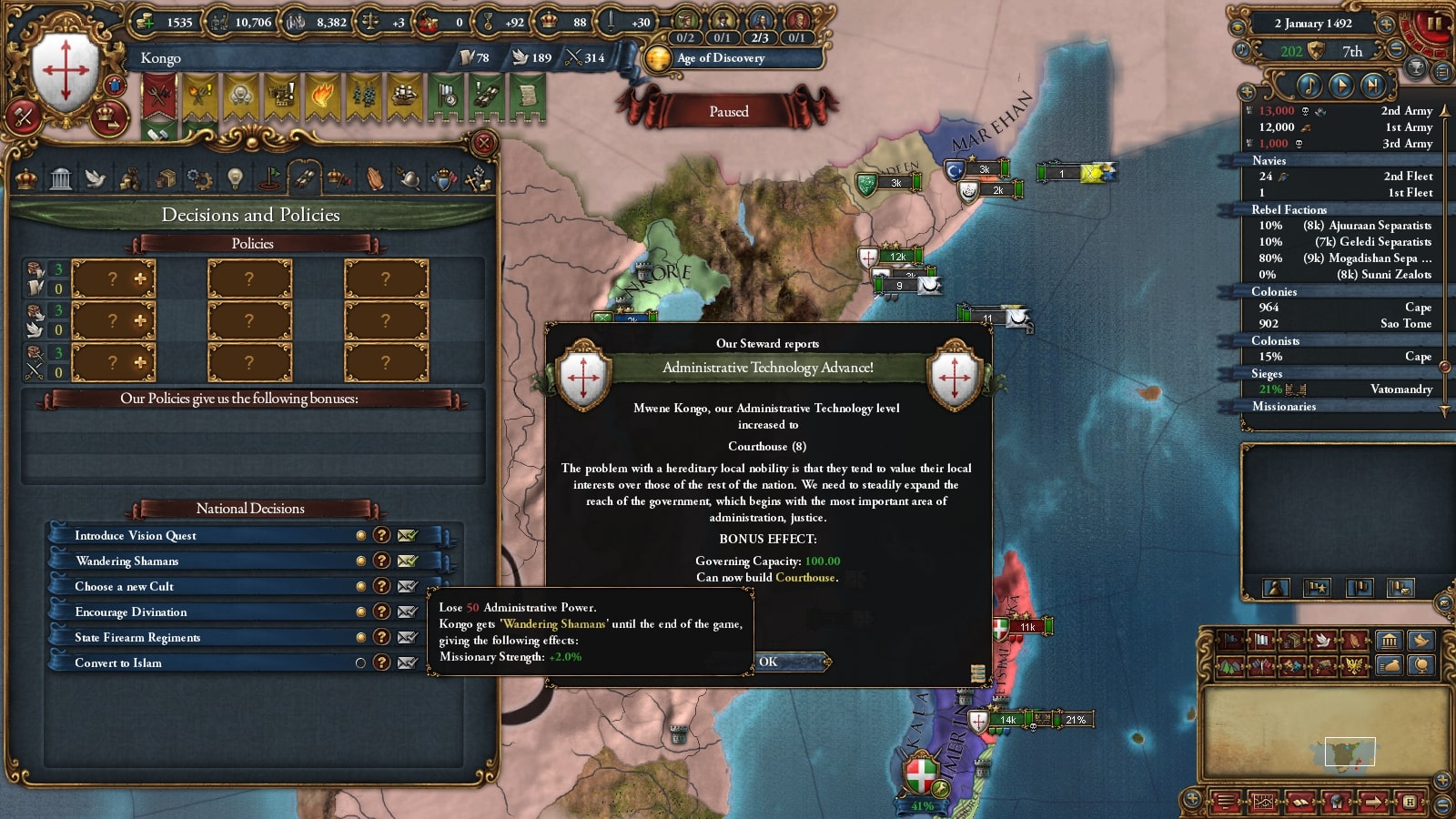
Task: Confirm the technology advance with OK
Action: pos(790,662)
